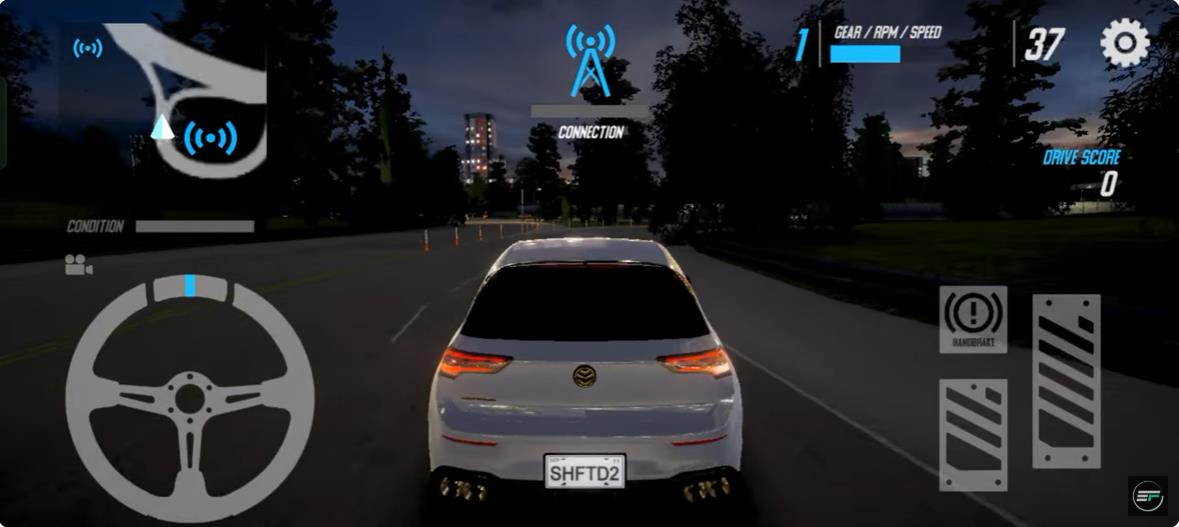Tap the shorter brake pedal
The width and height of the screenshot is (1179, 527).
coord(973,435)
